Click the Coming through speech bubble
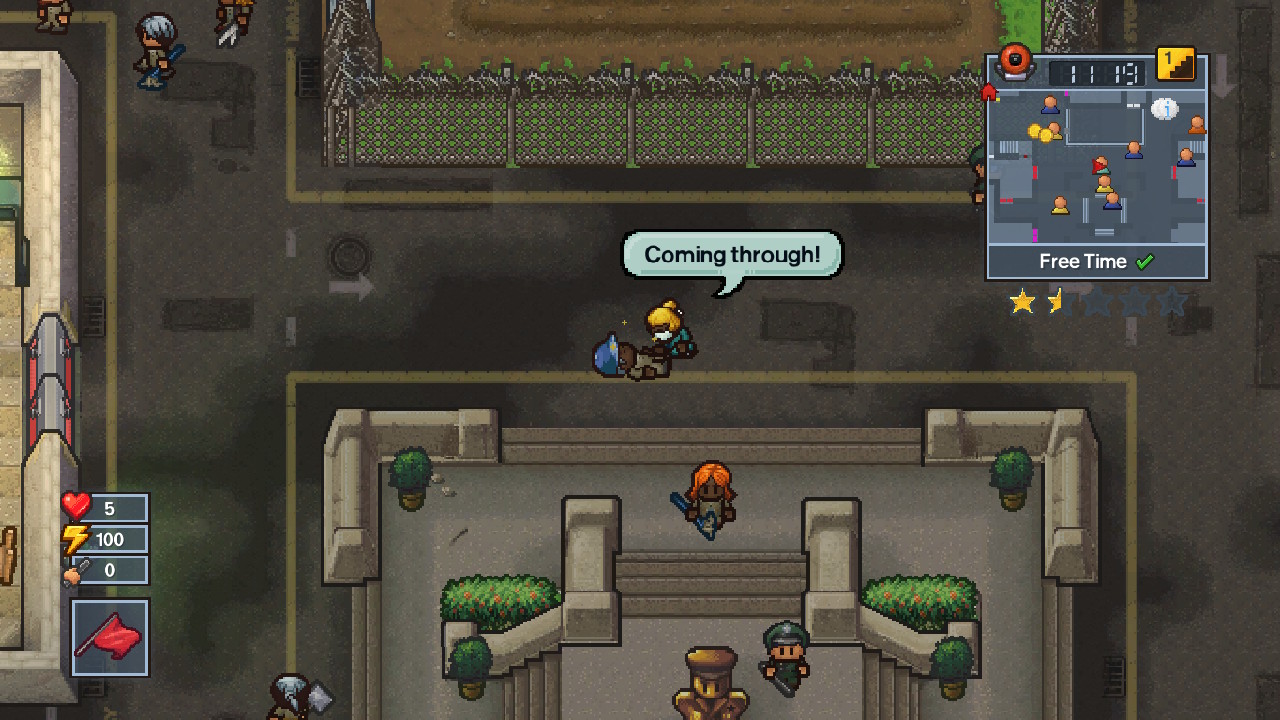Screen dimensions: 1280x720 pos(731,254)
